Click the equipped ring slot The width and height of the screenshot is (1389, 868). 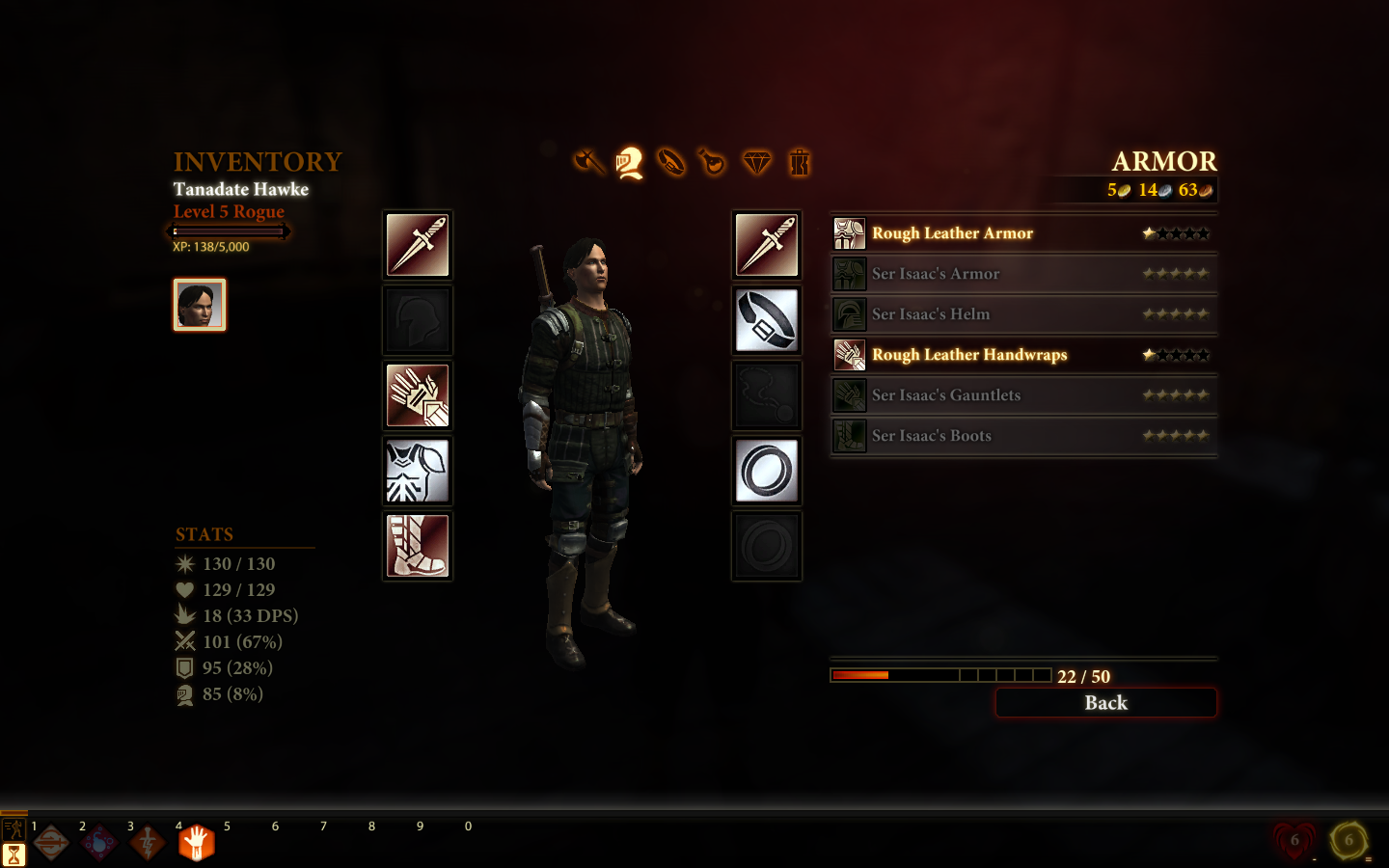[x=767, y=471]
